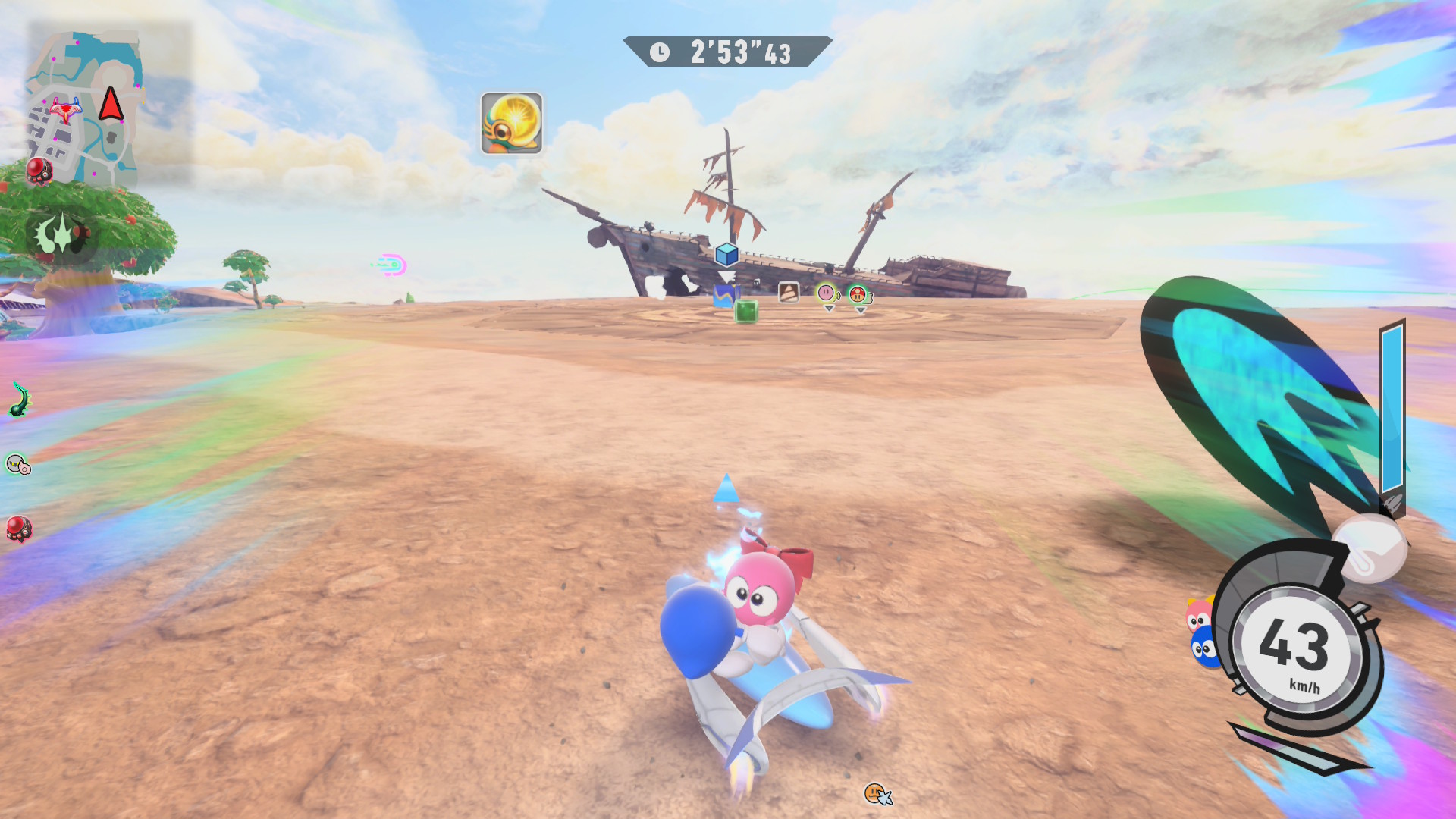Click the grey face icon with pink hand
The height and width of the screenshot is (819, 1456).
pos(17,464)
